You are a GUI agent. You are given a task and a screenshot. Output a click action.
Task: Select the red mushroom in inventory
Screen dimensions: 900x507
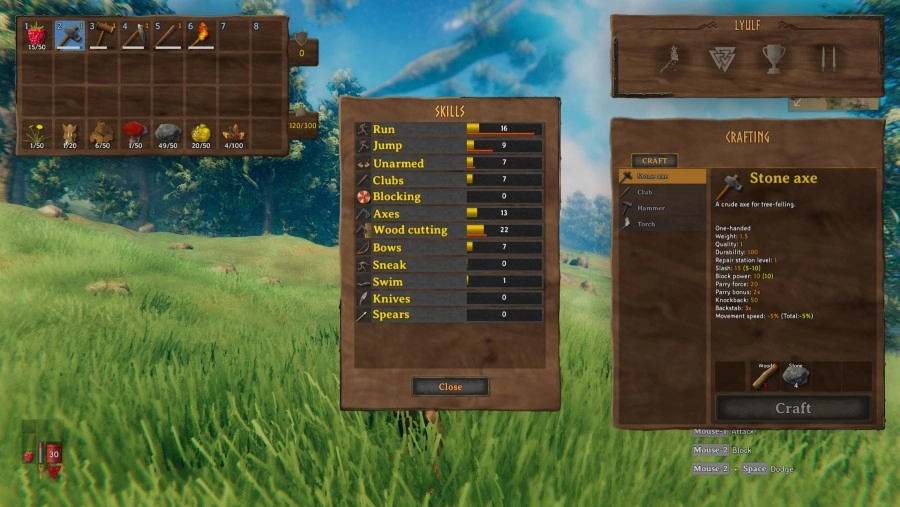pyautogui.click(x=135, y=133)
